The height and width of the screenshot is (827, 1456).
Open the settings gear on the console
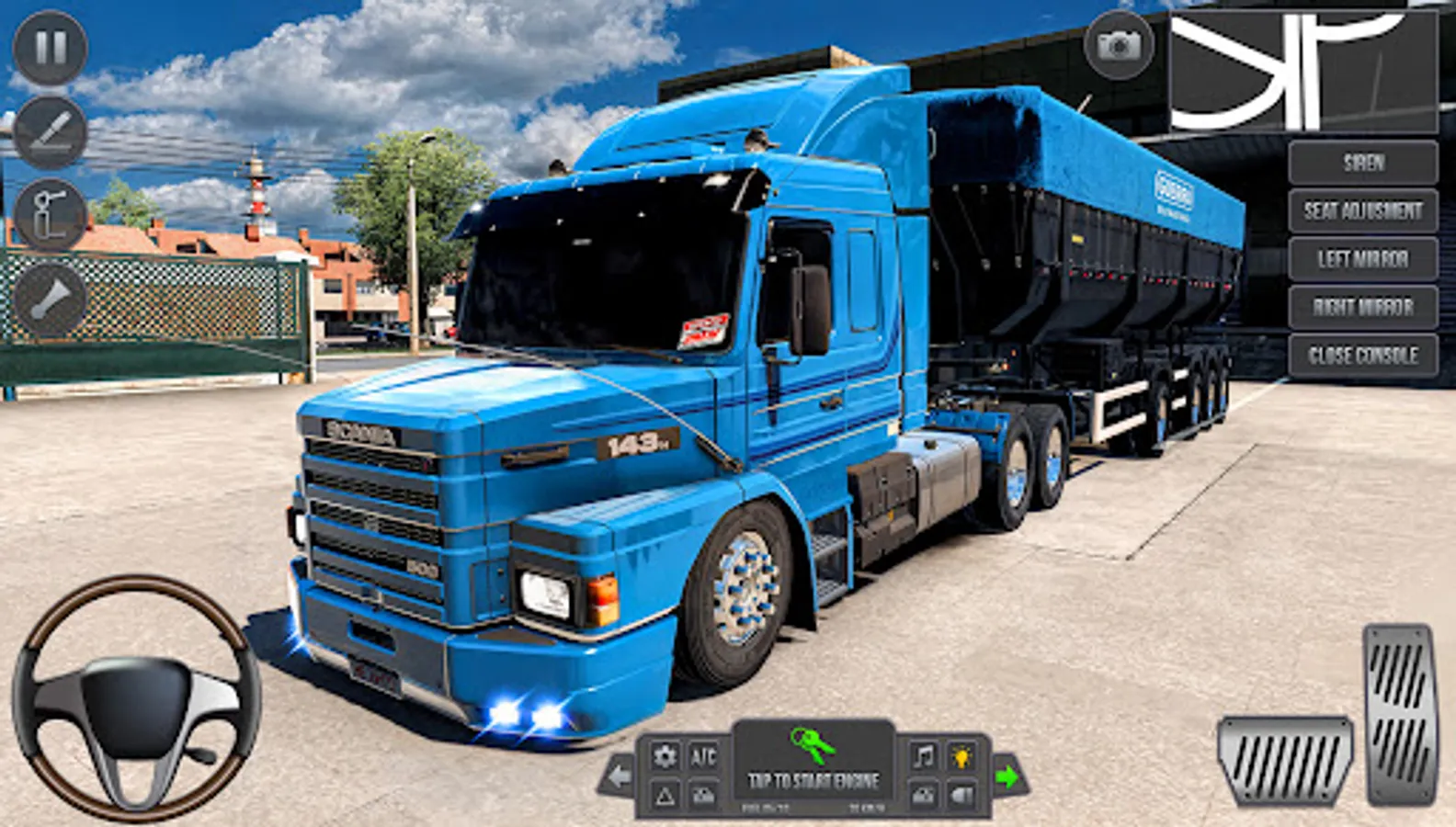coord(665,753)
